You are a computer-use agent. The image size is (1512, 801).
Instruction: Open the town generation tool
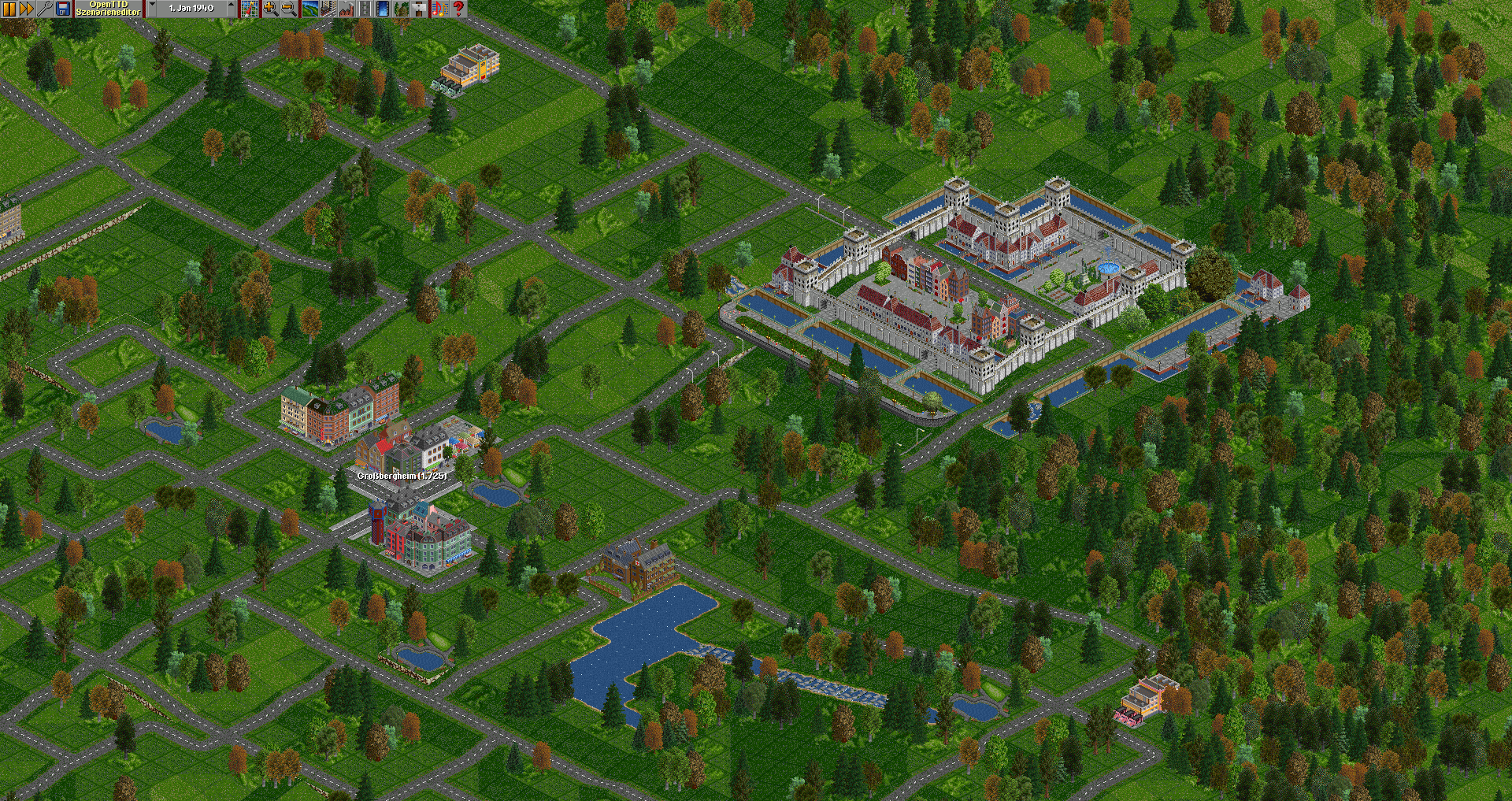(x=328, y=9)
